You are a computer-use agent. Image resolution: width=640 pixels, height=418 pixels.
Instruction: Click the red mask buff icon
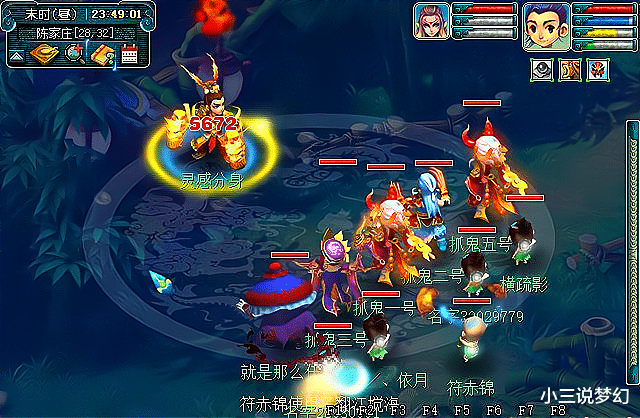[x=597, y=69]
